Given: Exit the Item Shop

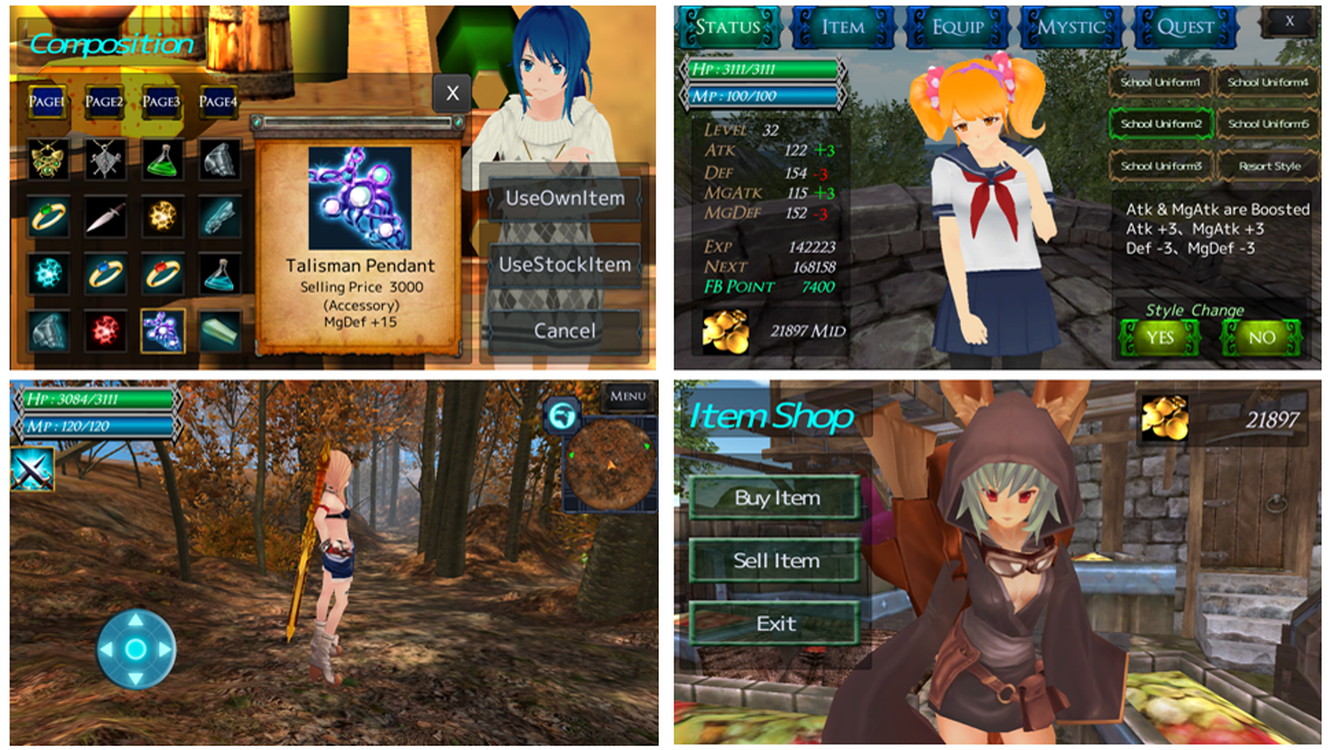Looking at the screenshot, I should coord(776,624).
